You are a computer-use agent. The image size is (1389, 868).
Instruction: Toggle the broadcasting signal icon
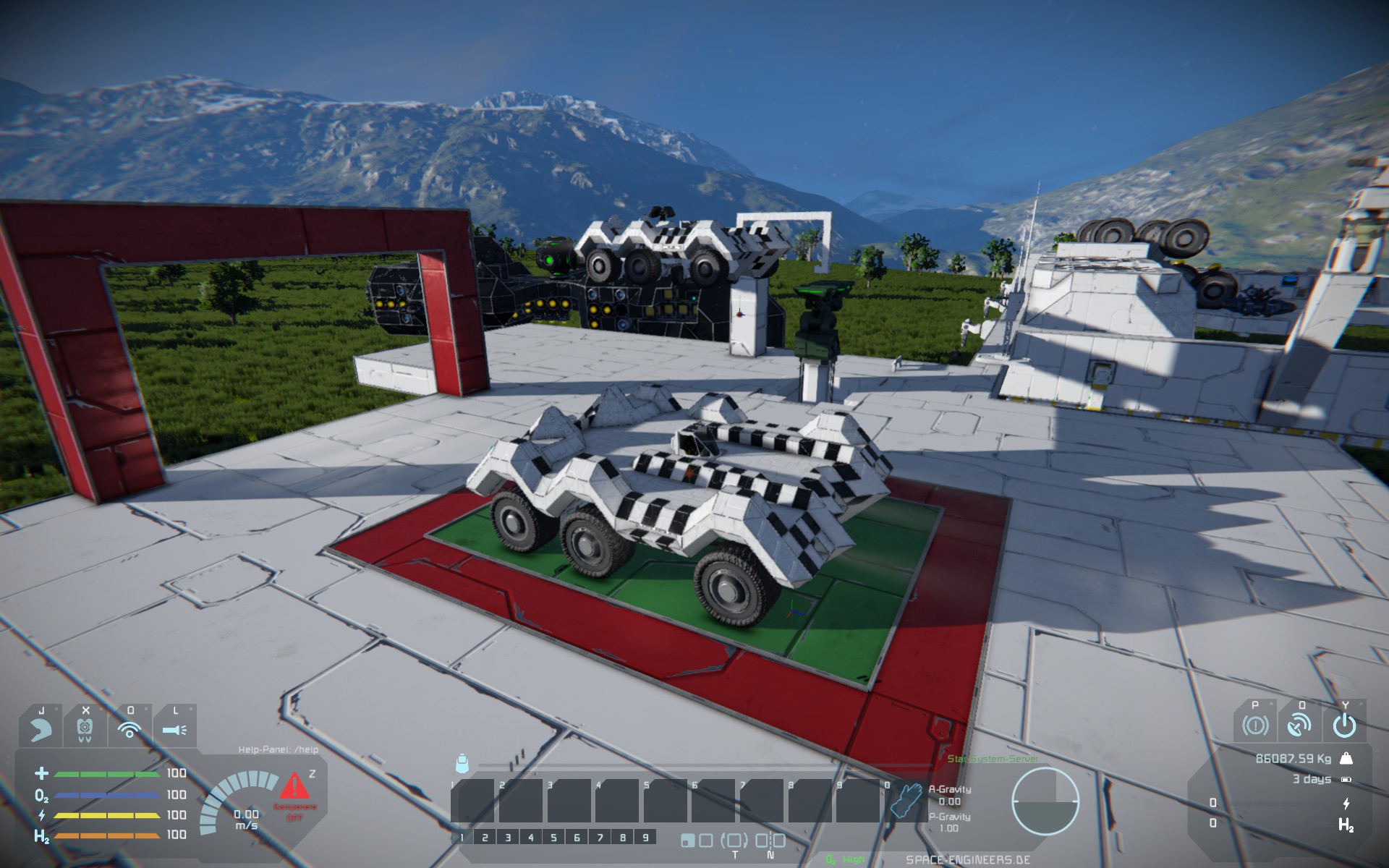(x=129, y=729)
